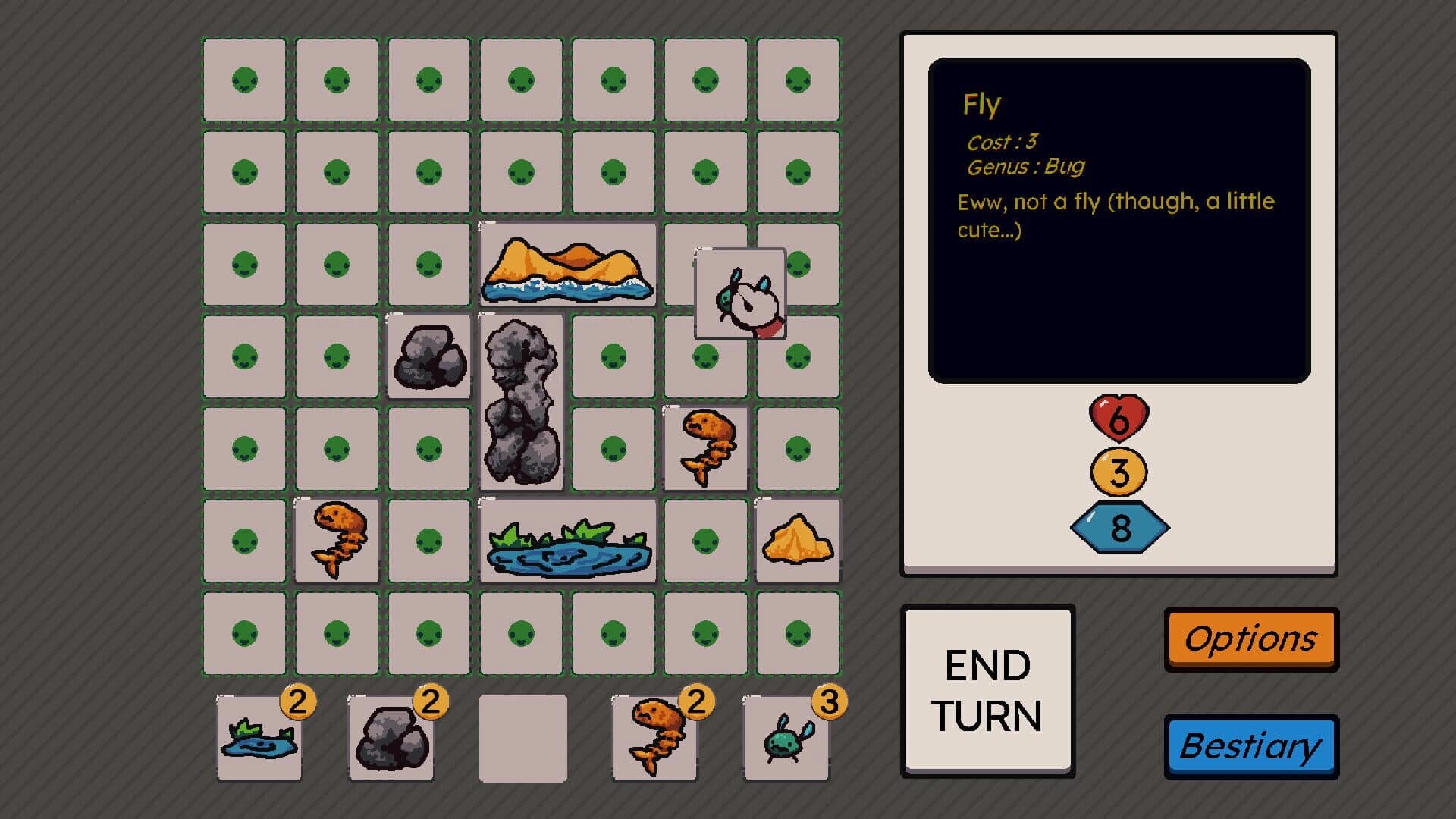Click the sand pile tile

[798, 538]
